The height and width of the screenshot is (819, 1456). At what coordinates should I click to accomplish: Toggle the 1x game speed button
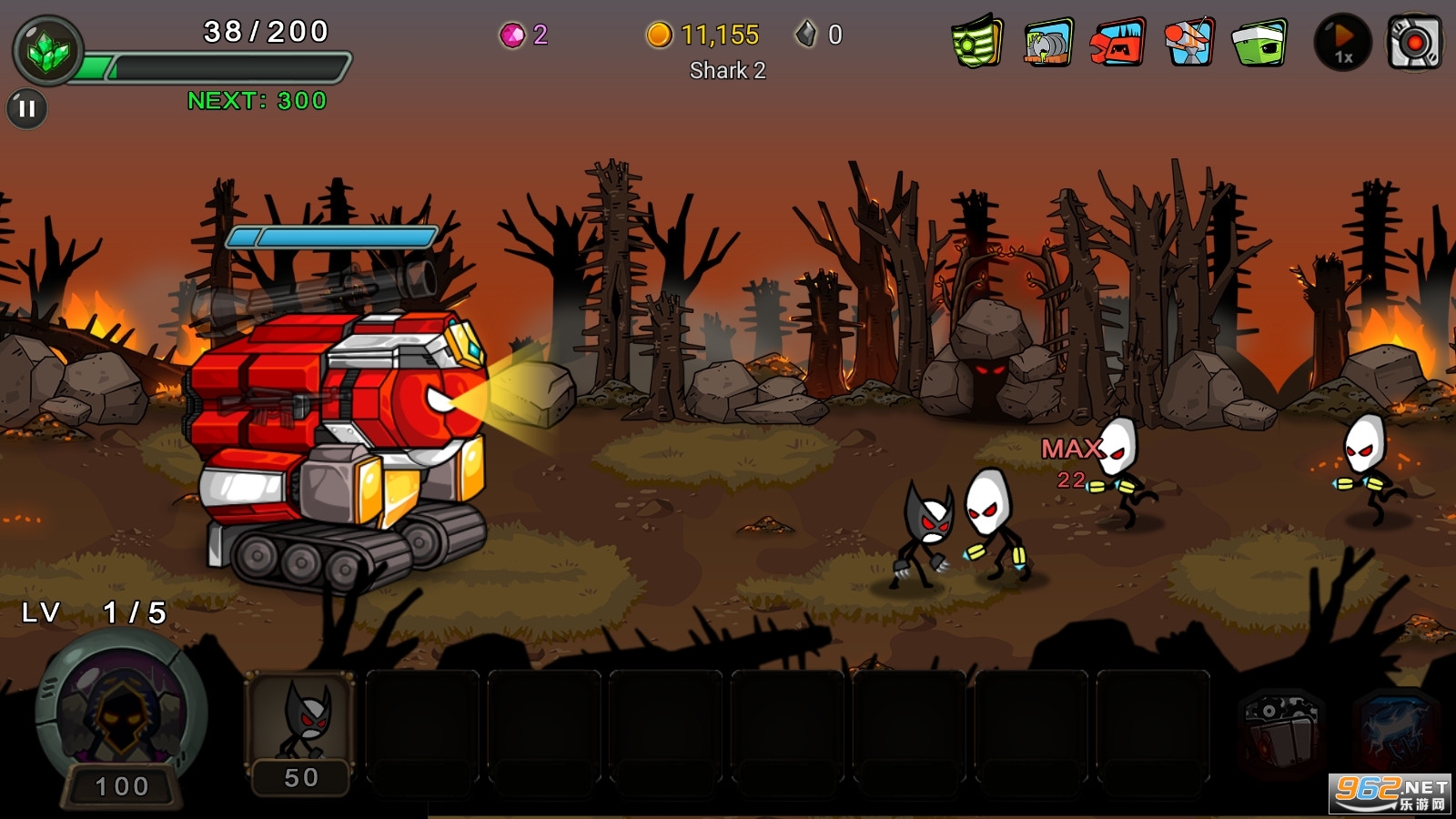pos(1342,43)
